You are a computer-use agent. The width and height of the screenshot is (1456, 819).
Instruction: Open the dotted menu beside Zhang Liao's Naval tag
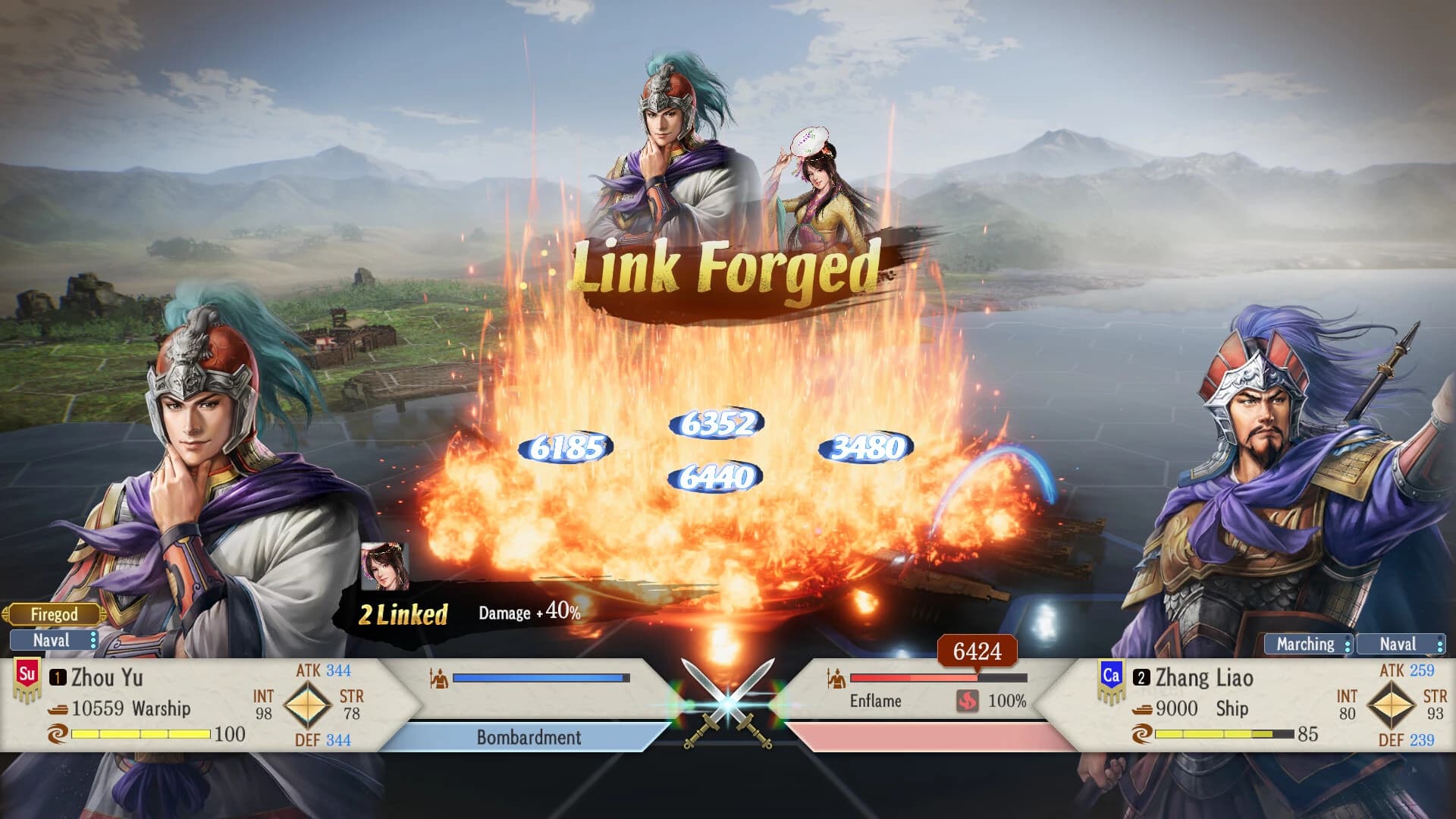point(1441,645)
